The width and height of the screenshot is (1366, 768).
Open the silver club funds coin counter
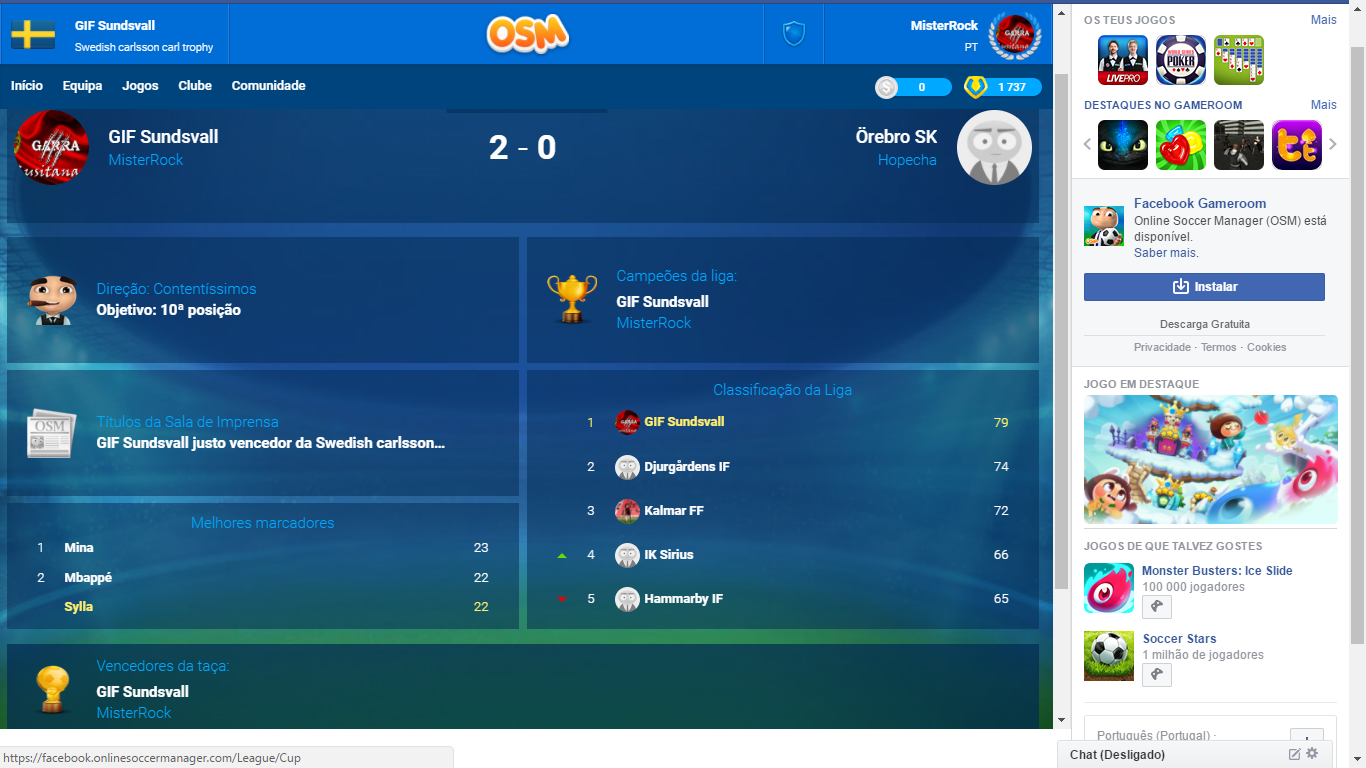(x=913, y=87)
